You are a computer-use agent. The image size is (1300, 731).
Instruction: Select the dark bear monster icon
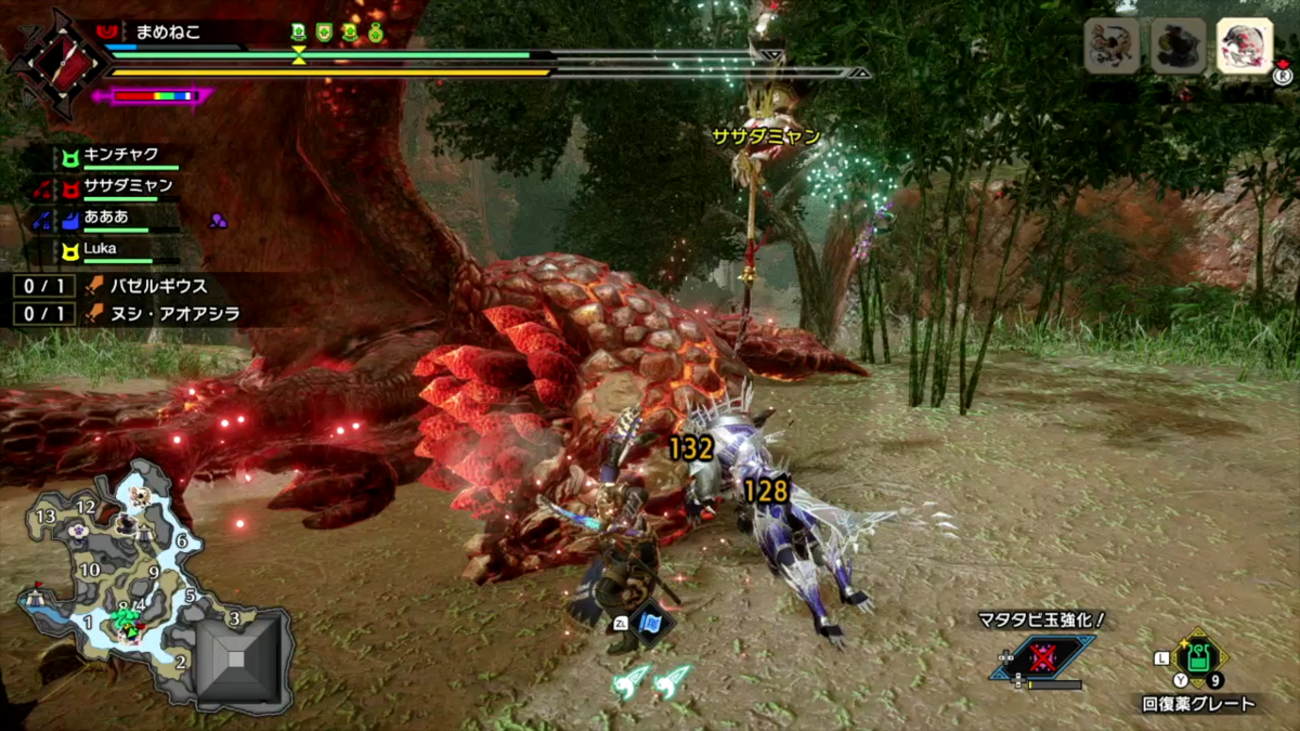coord(1178,46)
